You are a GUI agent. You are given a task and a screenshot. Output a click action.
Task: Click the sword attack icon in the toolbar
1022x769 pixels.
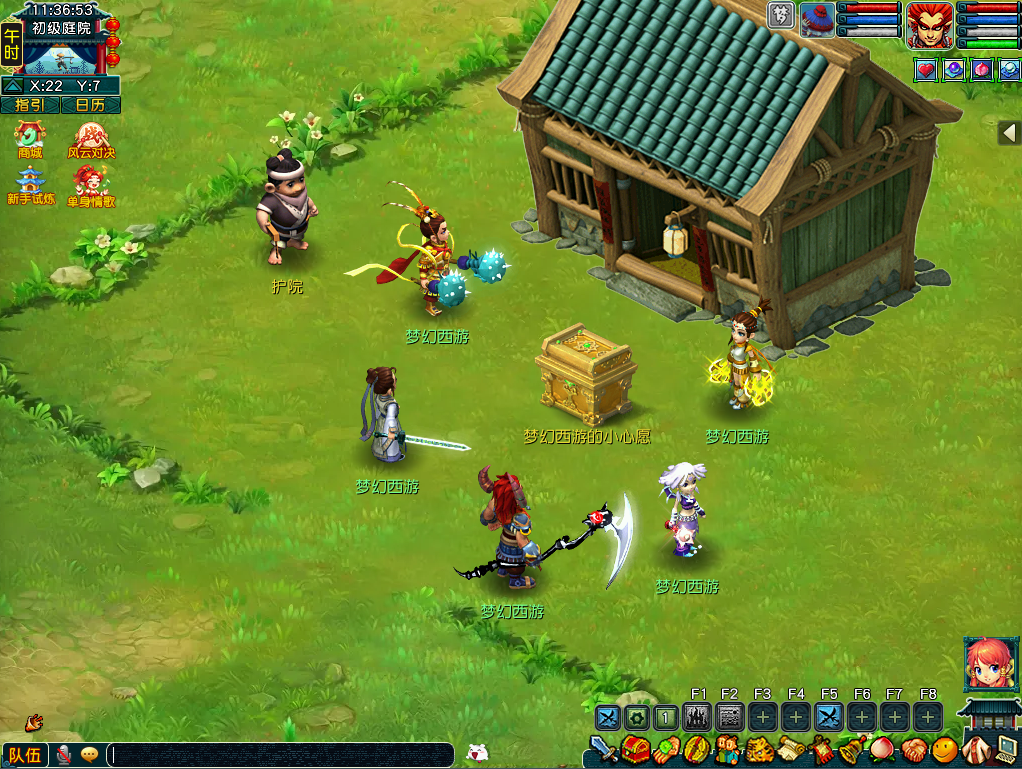[603, 749]
